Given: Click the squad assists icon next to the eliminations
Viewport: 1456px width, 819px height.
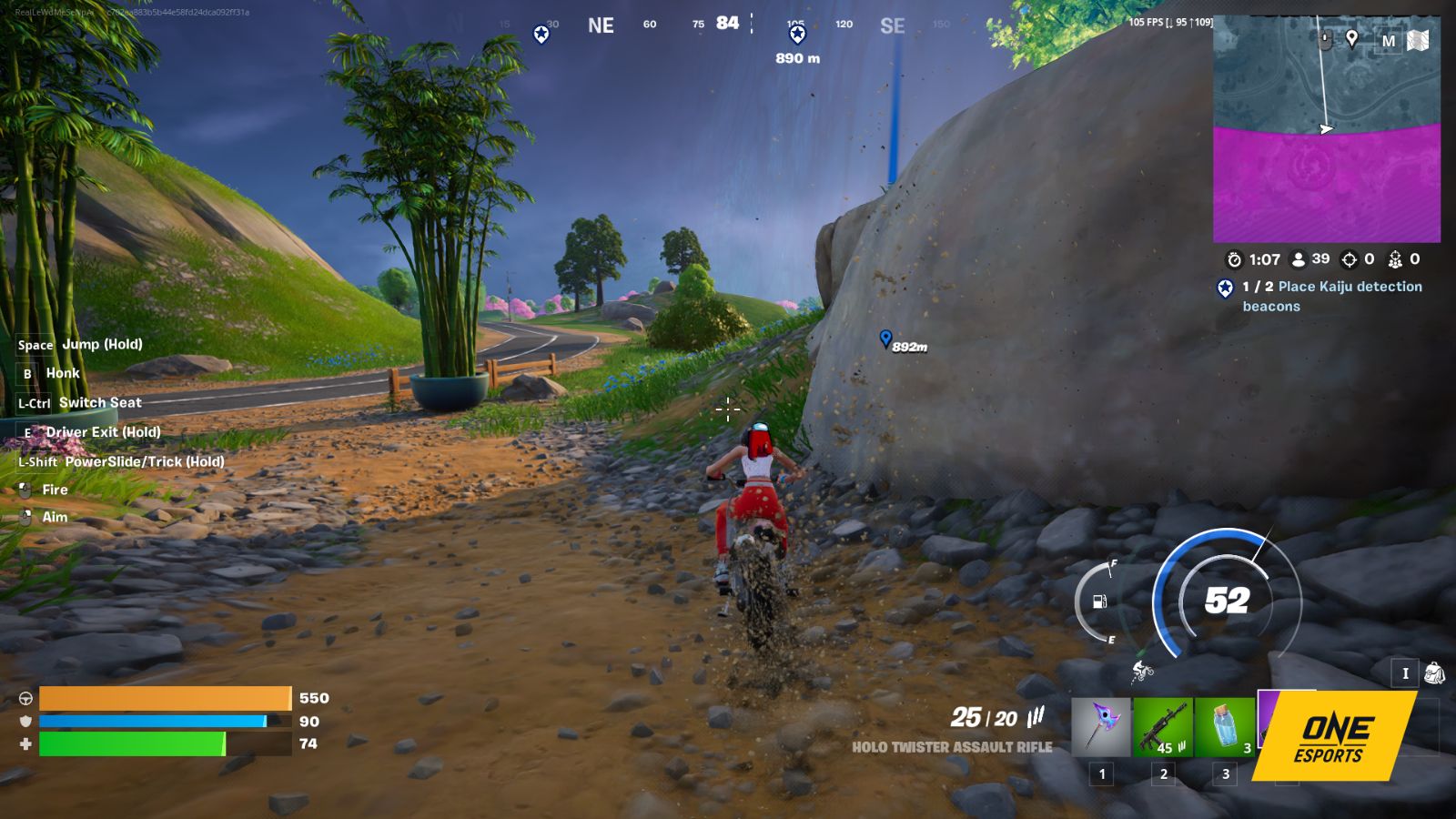Looking at the screenshot, I should pyautogui.click(x=1395, y=259).
